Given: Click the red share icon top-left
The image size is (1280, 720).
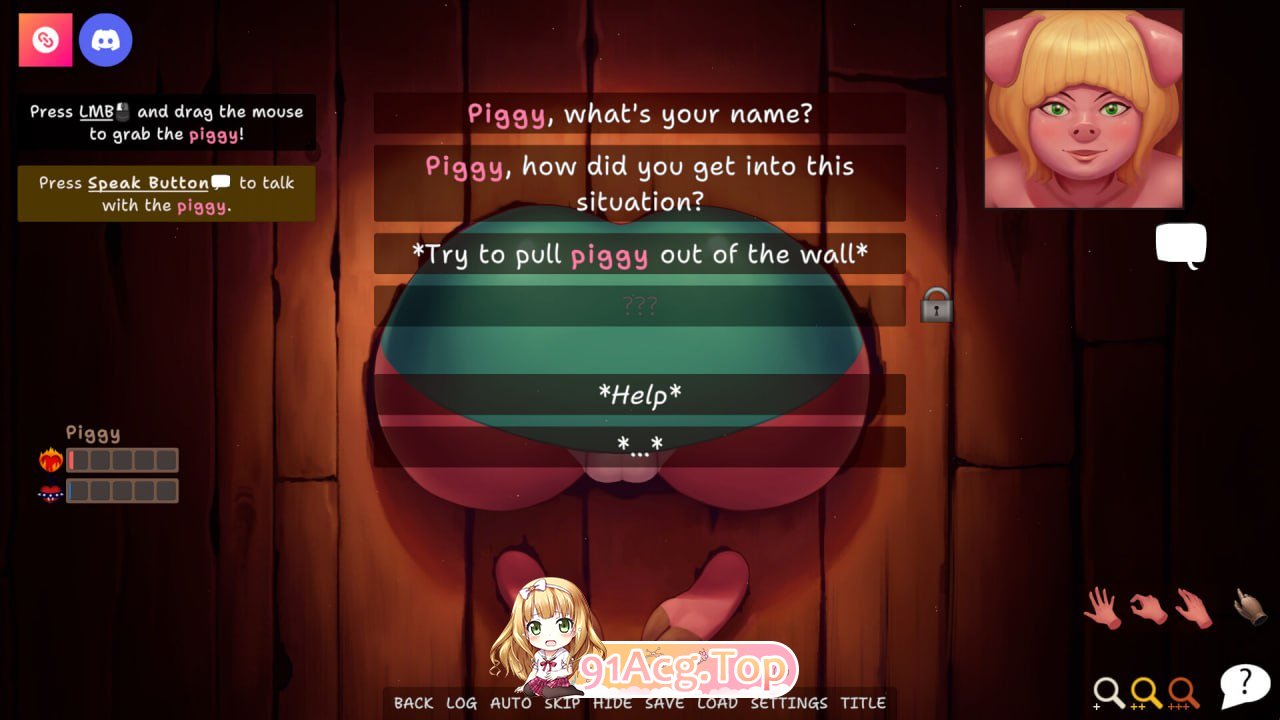Looking at the screenshot, I should 44,40.
